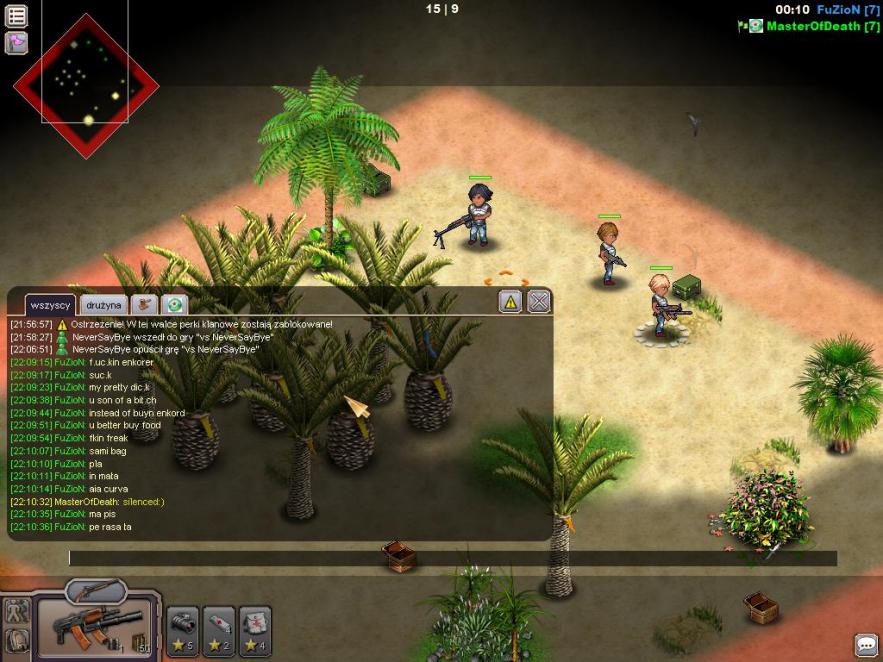Viewport: 883px width, 662px height.
Task: Open the speech bubble chat button
Action: coord(865,645)
